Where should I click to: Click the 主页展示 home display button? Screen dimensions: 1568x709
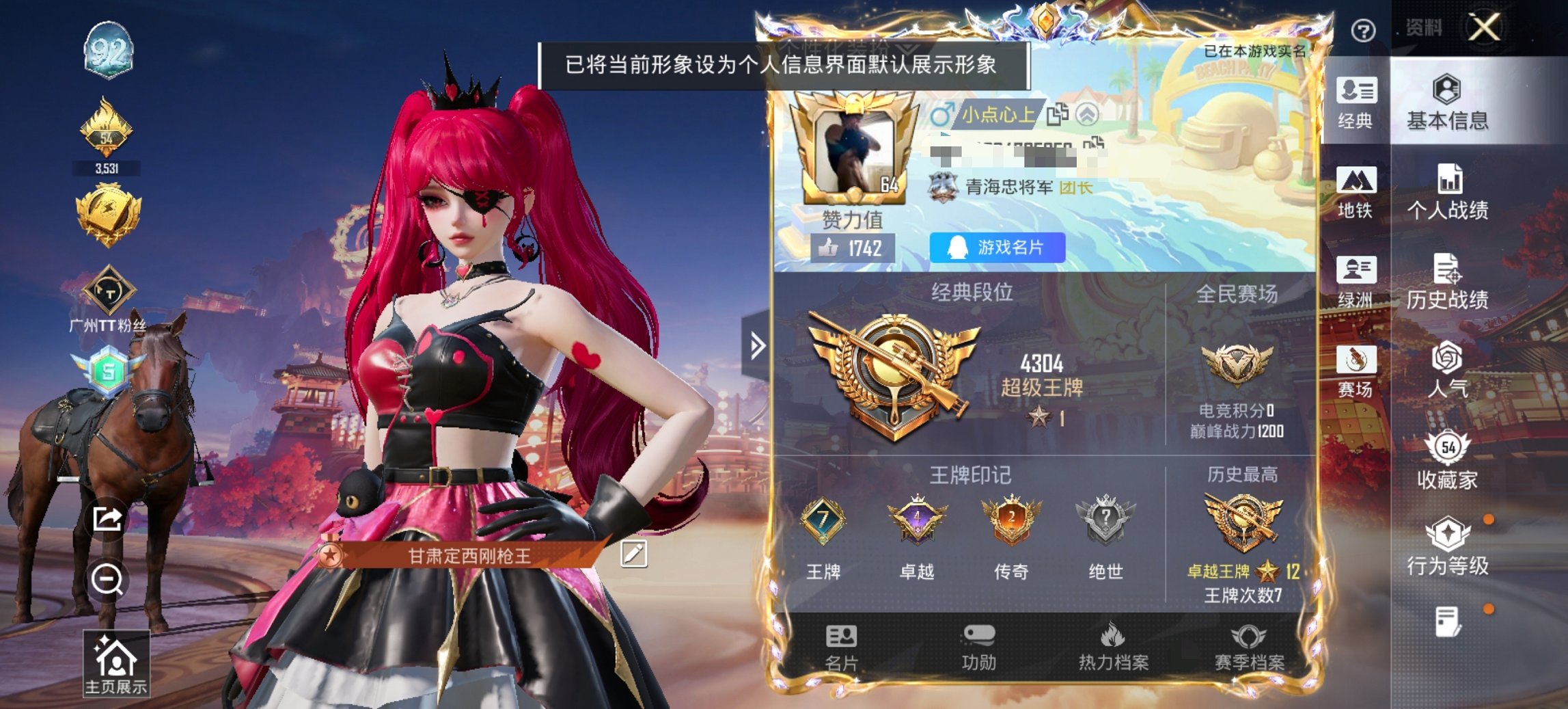[118, 663]
